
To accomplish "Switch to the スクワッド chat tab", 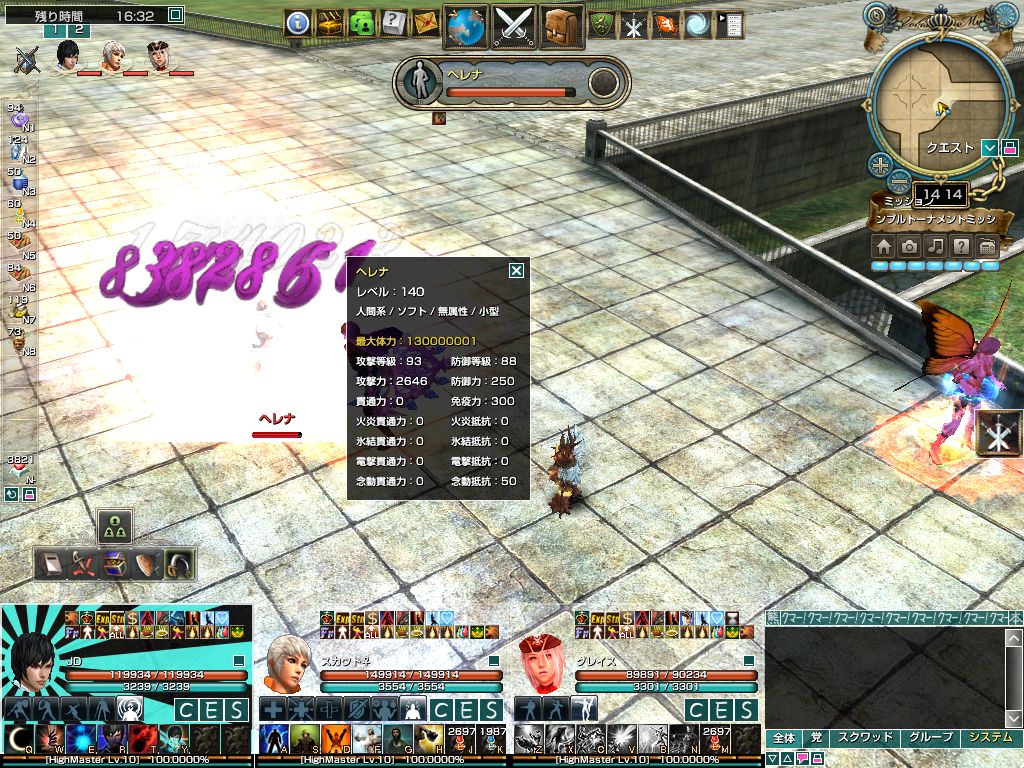I will click(x=864, y=738).
